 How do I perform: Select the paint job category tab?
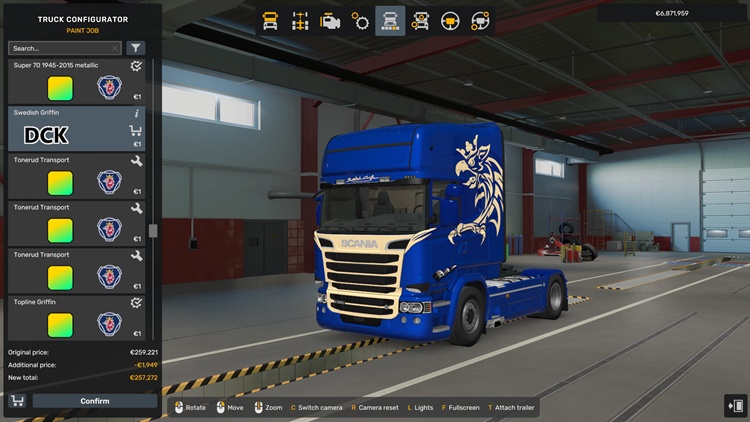(390, 20)
